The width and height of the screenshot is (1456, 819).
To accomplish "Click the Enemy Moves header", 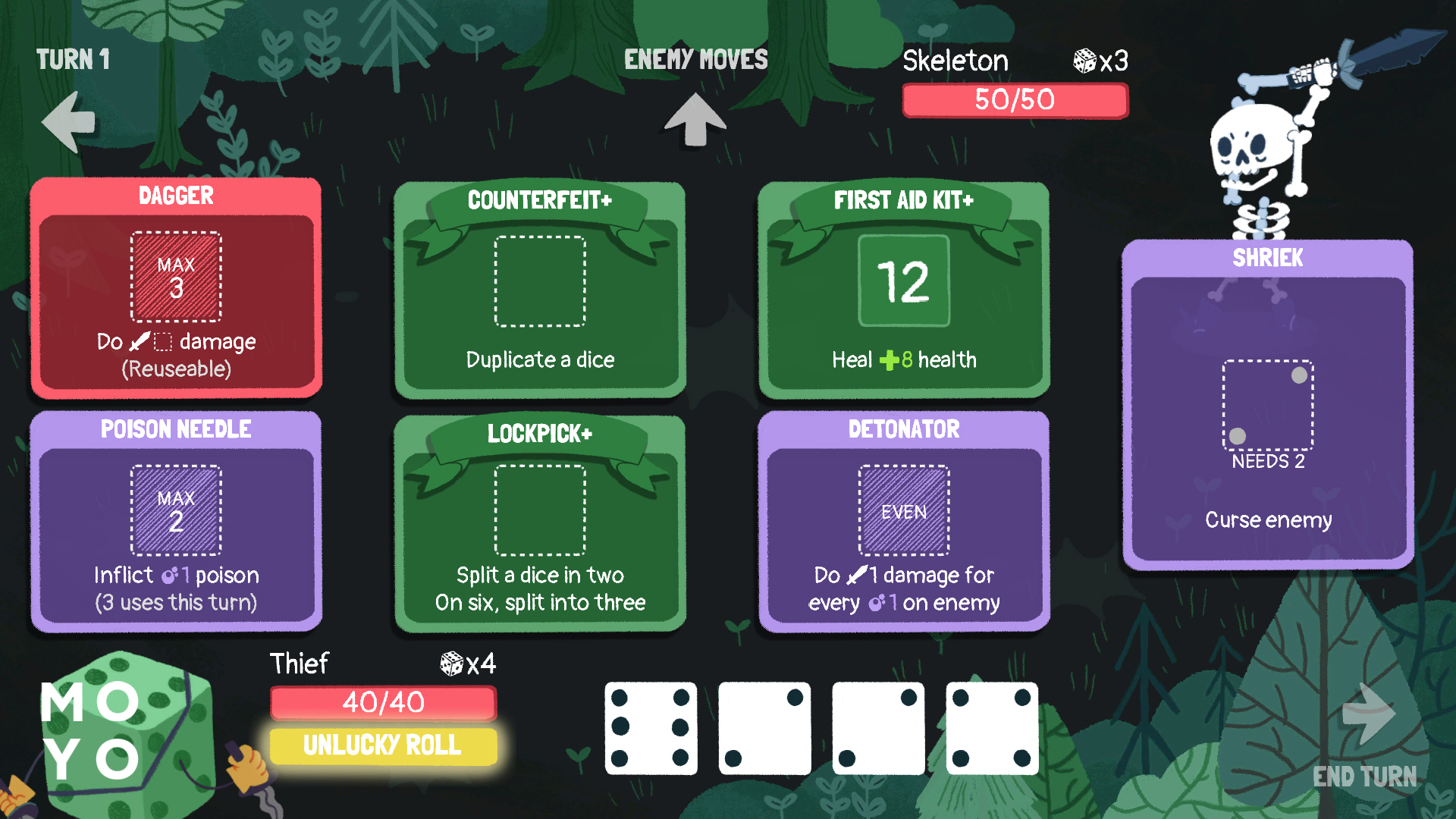I will (695, 58).
